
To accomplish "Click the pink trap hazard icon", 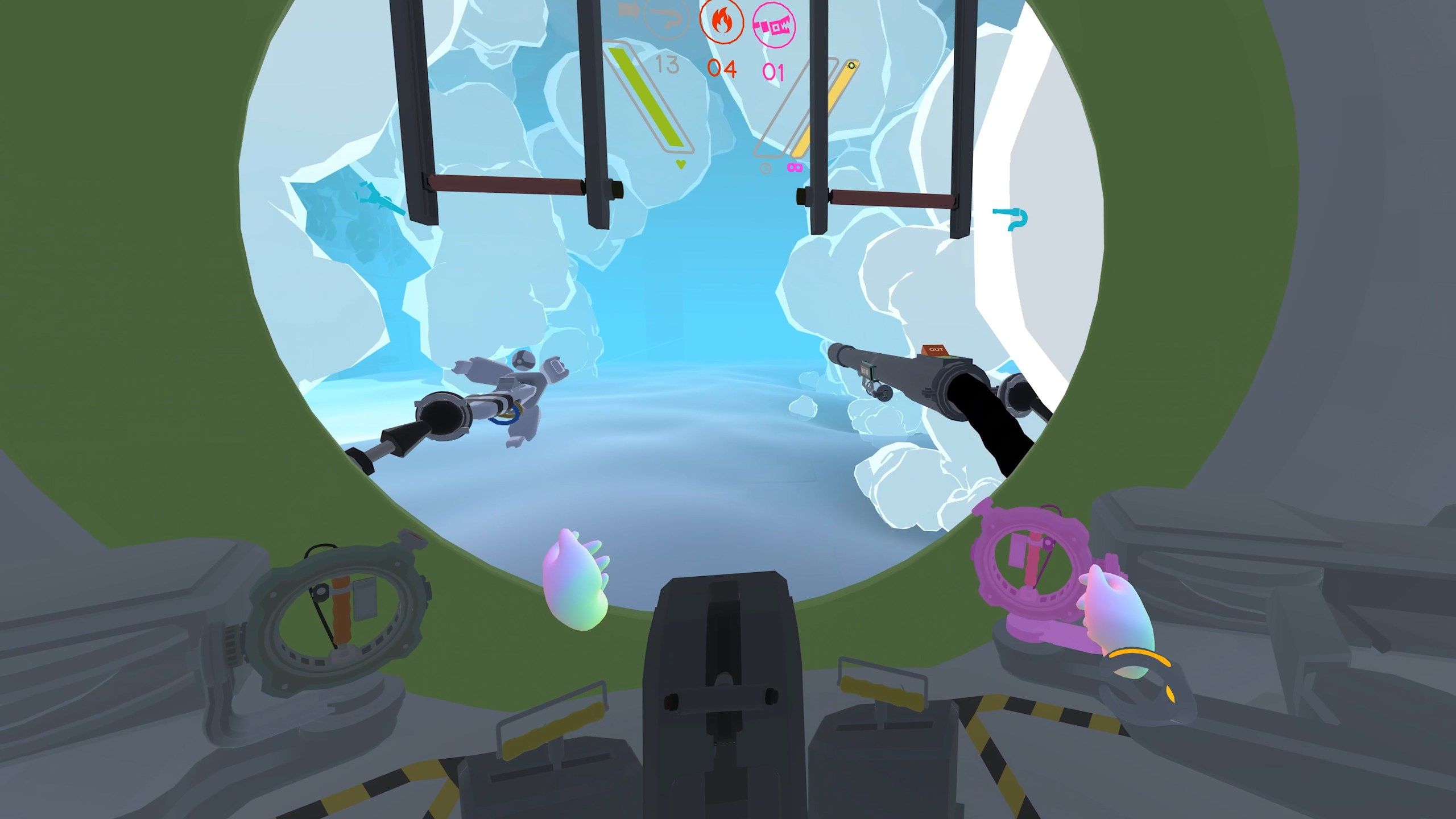I will click(x=773, y=25).
